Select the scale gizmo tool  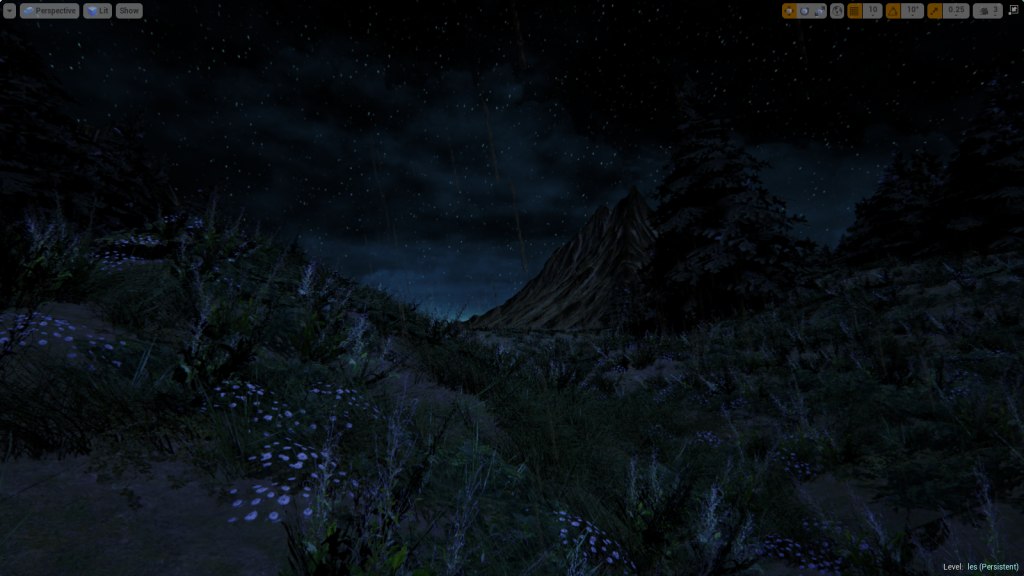[x=820, y=11]
